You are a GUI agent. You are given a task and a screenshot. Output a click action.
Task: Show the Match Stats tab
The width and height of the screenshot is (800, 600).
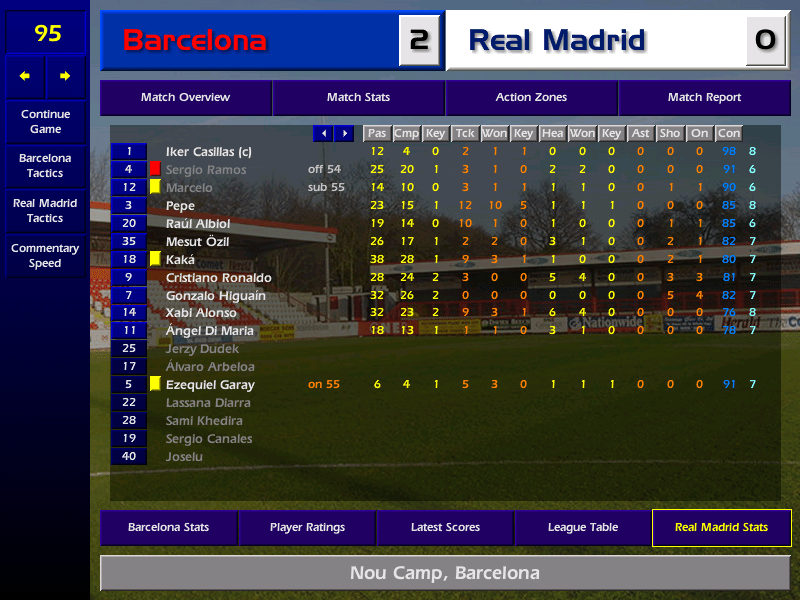click(358, 98)
